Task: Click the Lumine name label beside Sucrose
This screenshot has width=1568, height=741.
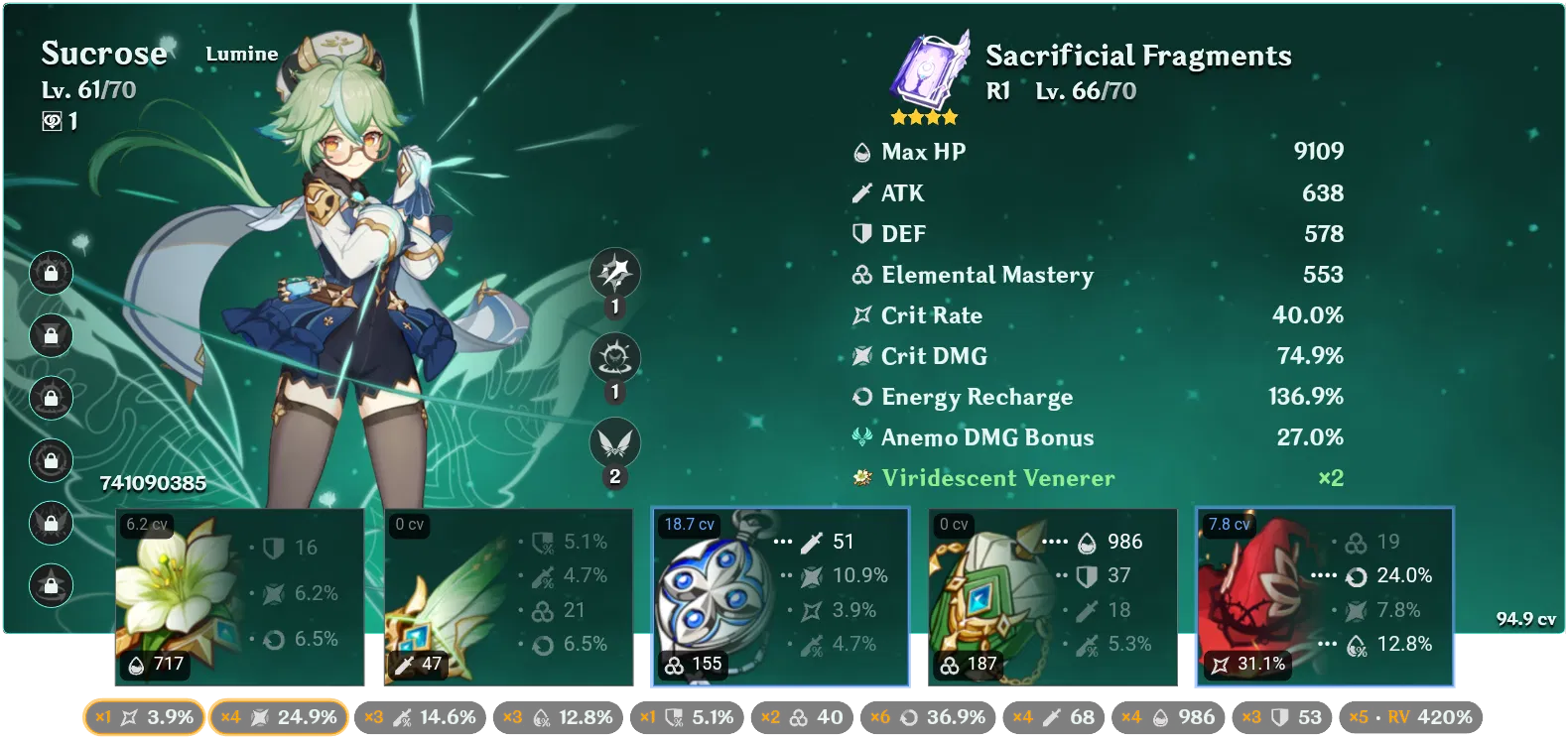Action: pyautogui.click(x=241, y=55)
